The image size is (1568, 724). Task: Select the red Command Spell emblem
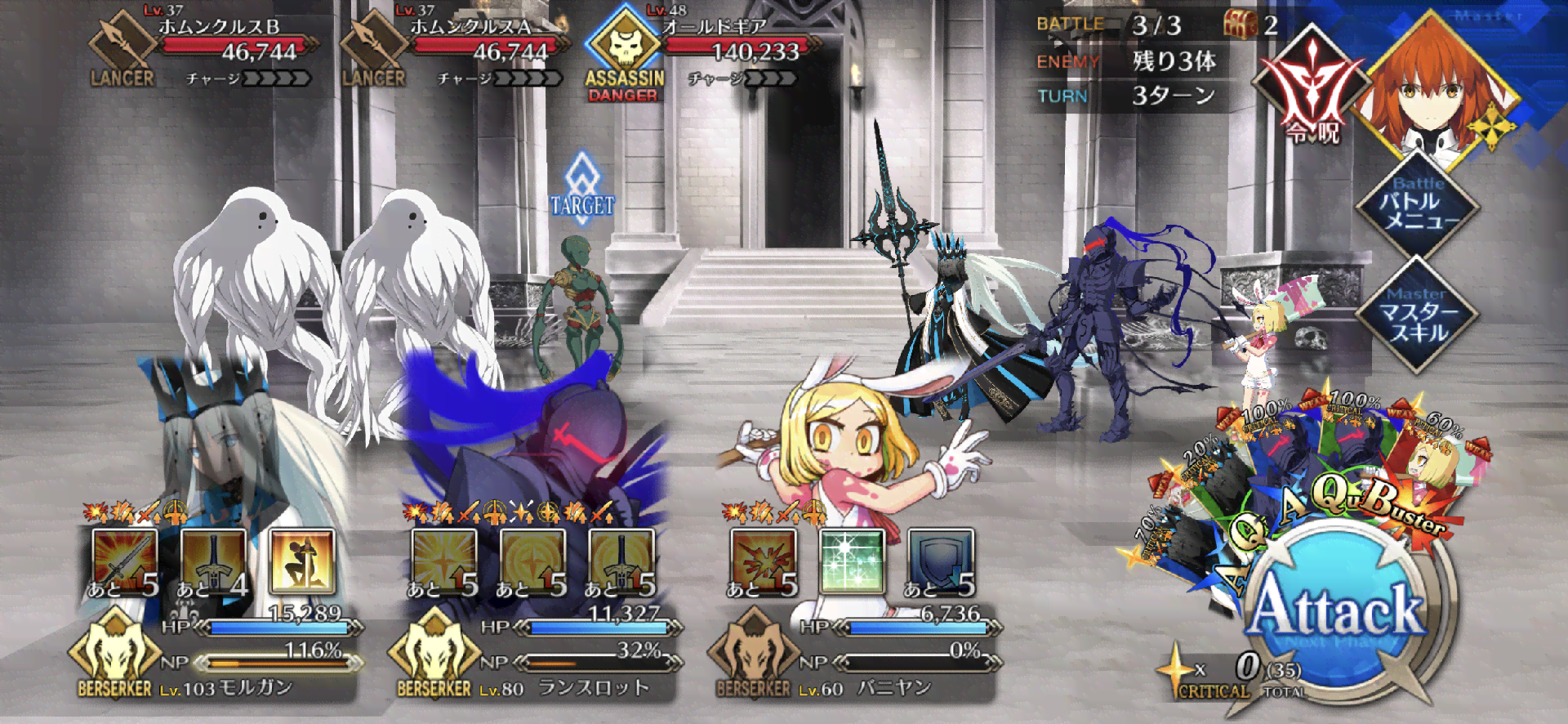click(x=1312, y=88)
